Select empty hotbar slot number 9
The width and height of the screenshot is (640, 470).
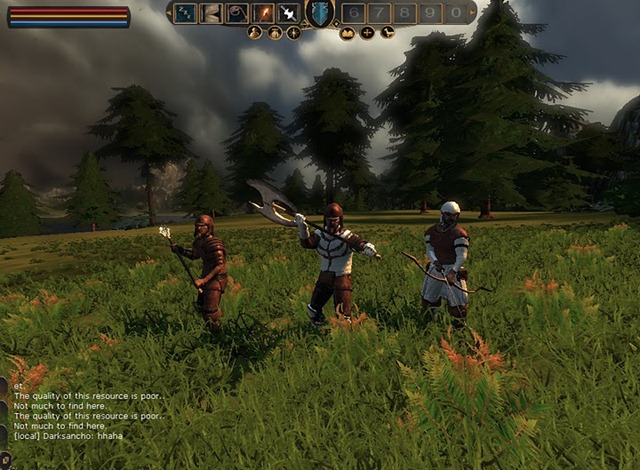coord(431,13)
